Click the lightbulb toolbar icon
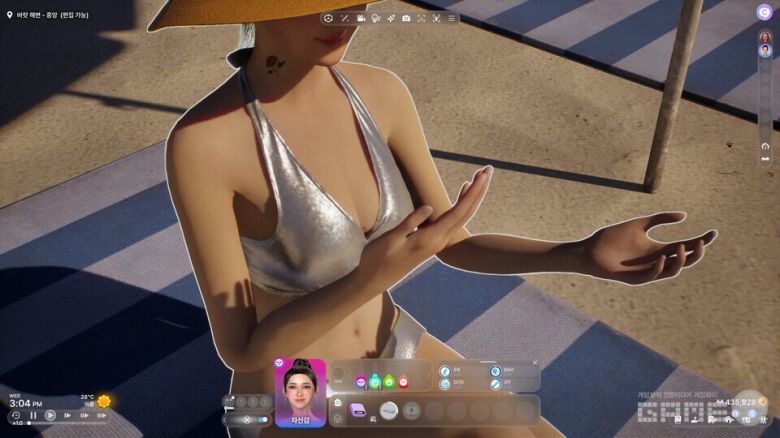Image resolution: width=780 pixels, height=438 pixels. 375,18
